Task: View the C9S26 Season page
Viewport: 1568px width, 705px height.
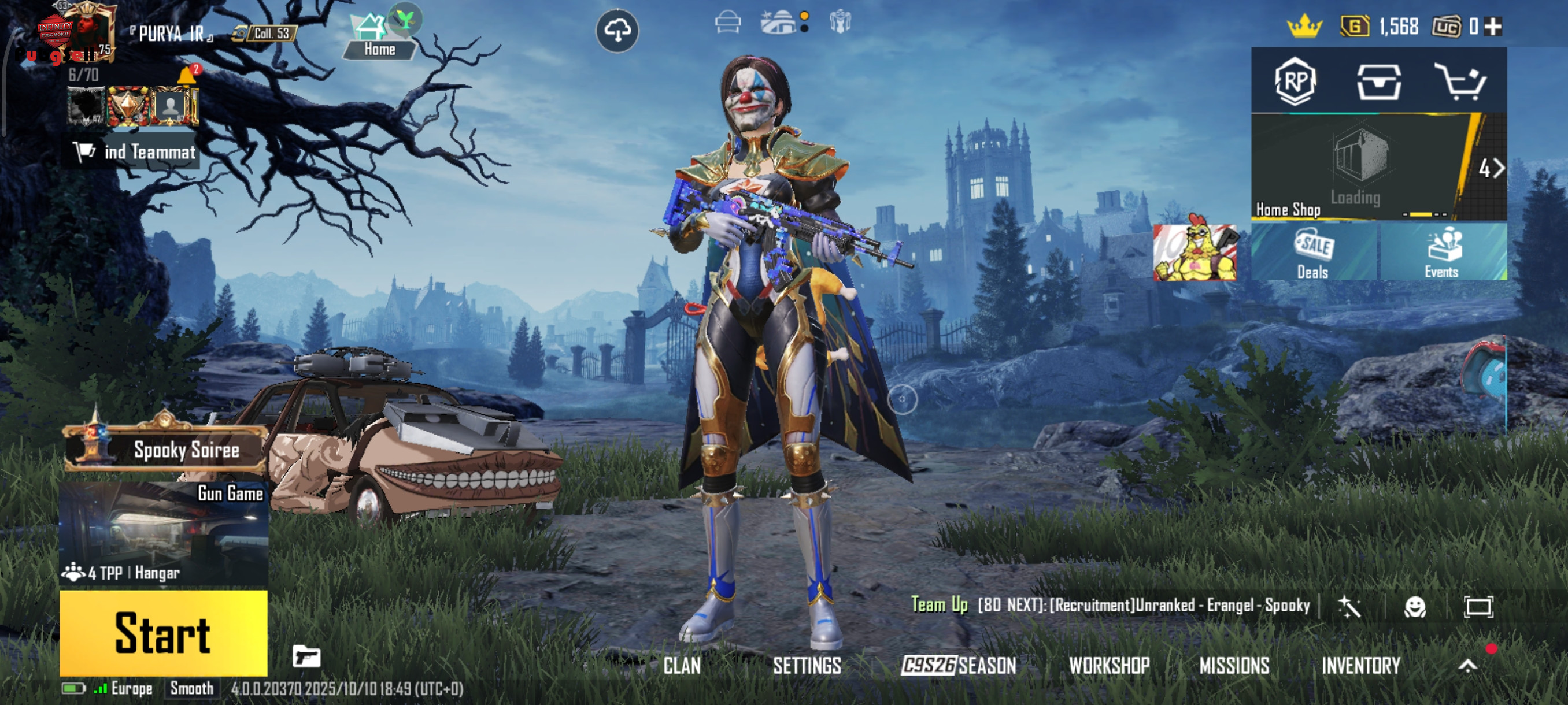Action: 959,666
